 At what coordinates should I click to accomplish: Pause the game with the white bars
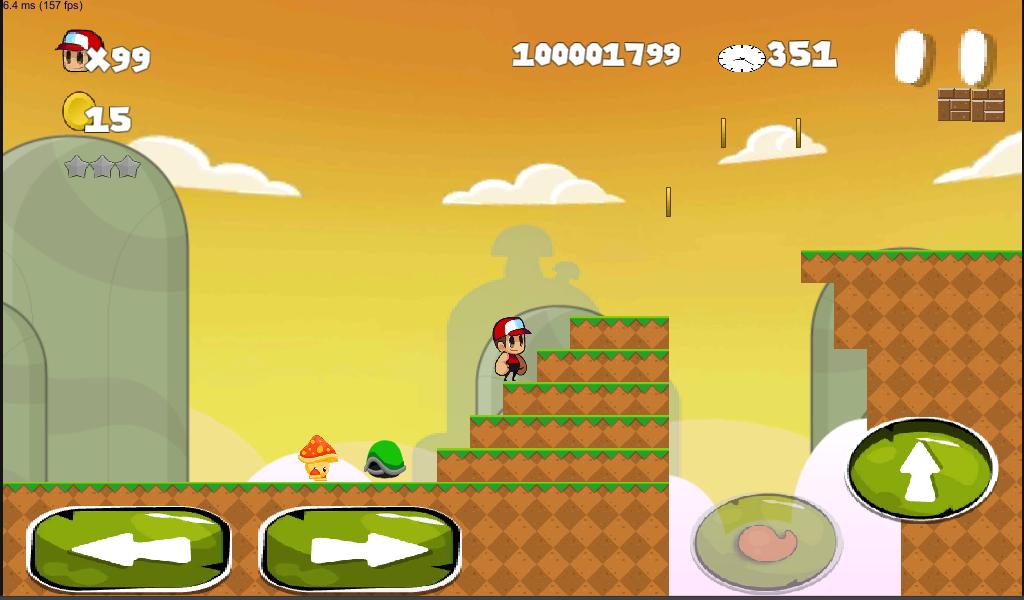pos(944,57)
